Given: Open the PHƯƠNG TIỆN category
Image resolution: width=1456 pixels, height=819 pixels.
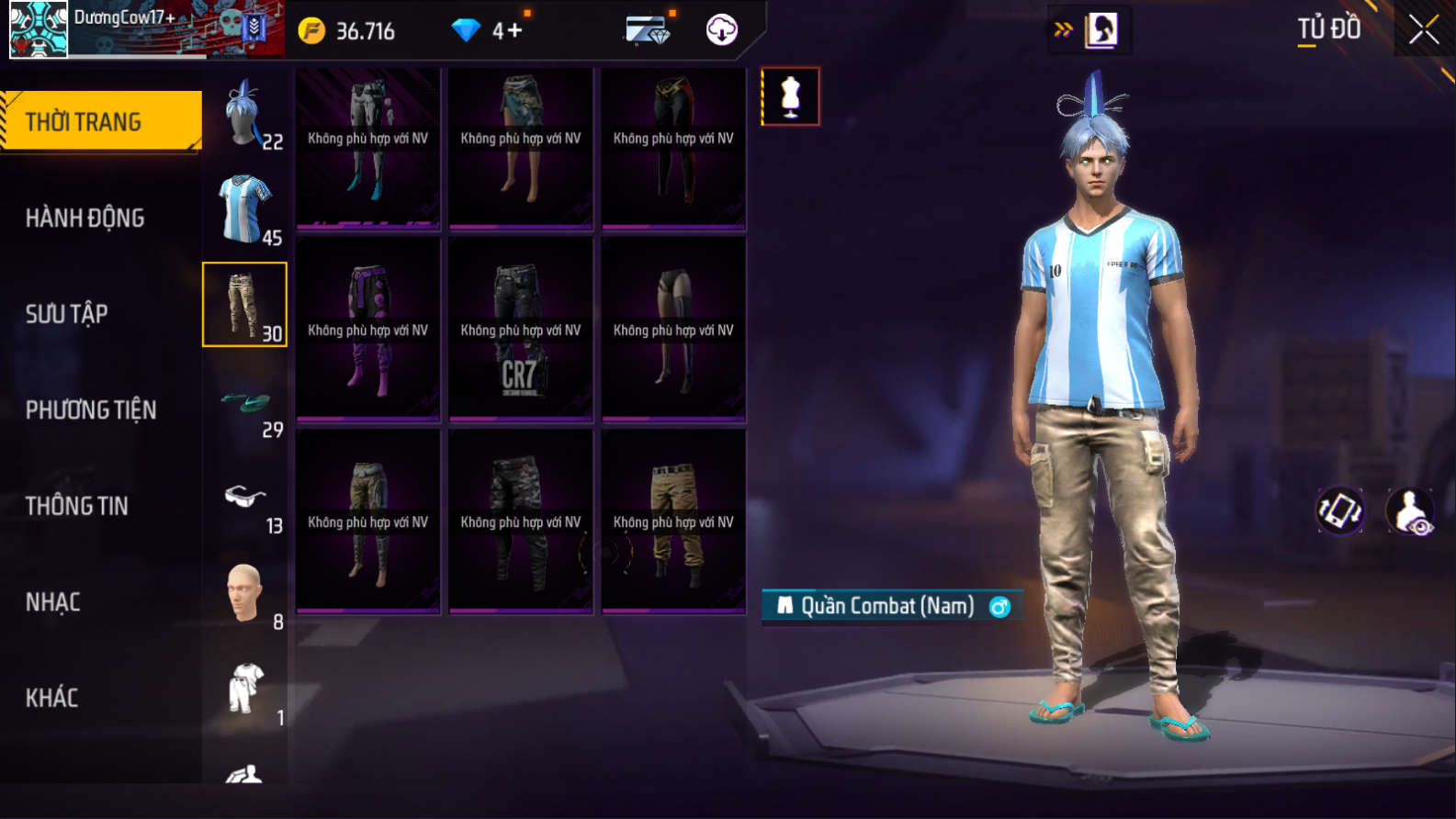Looking at the screenshot, I should coord(90,409).
